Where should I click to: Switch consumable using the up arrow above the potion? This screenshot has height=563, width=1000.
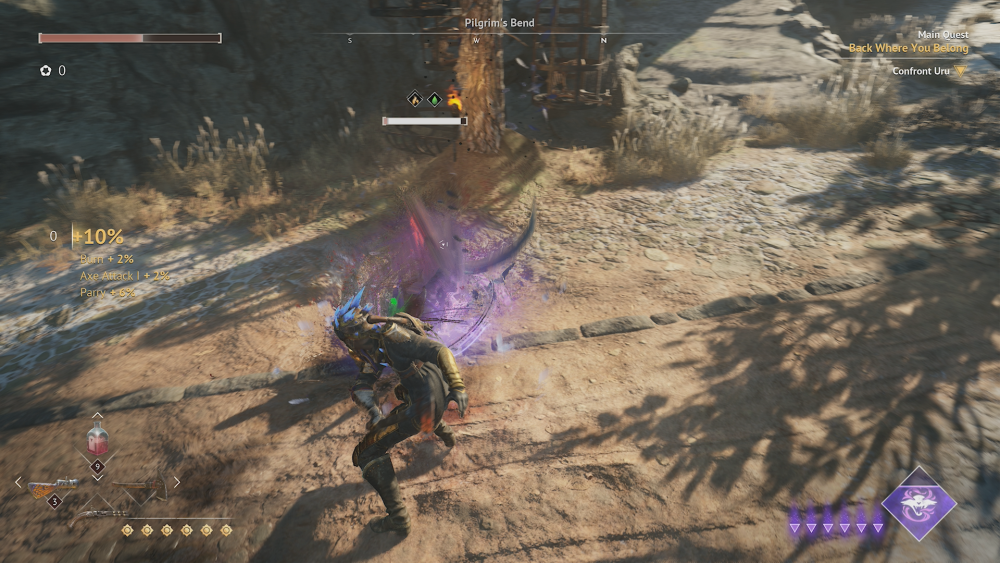97,415
